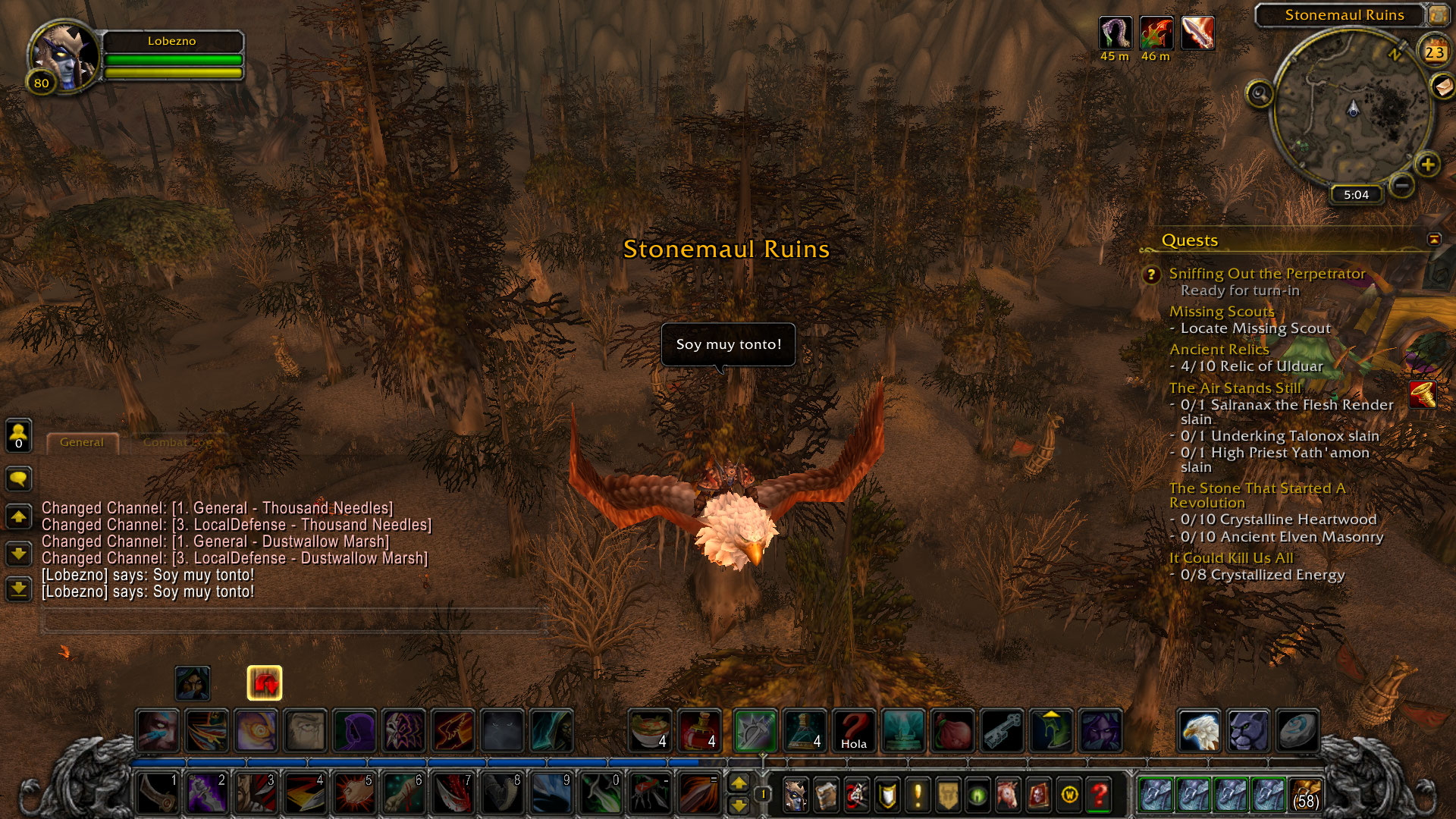Open the spellbook micro menu button
This screenshot has height=819, width=1456.
click(x=827, y=795)
